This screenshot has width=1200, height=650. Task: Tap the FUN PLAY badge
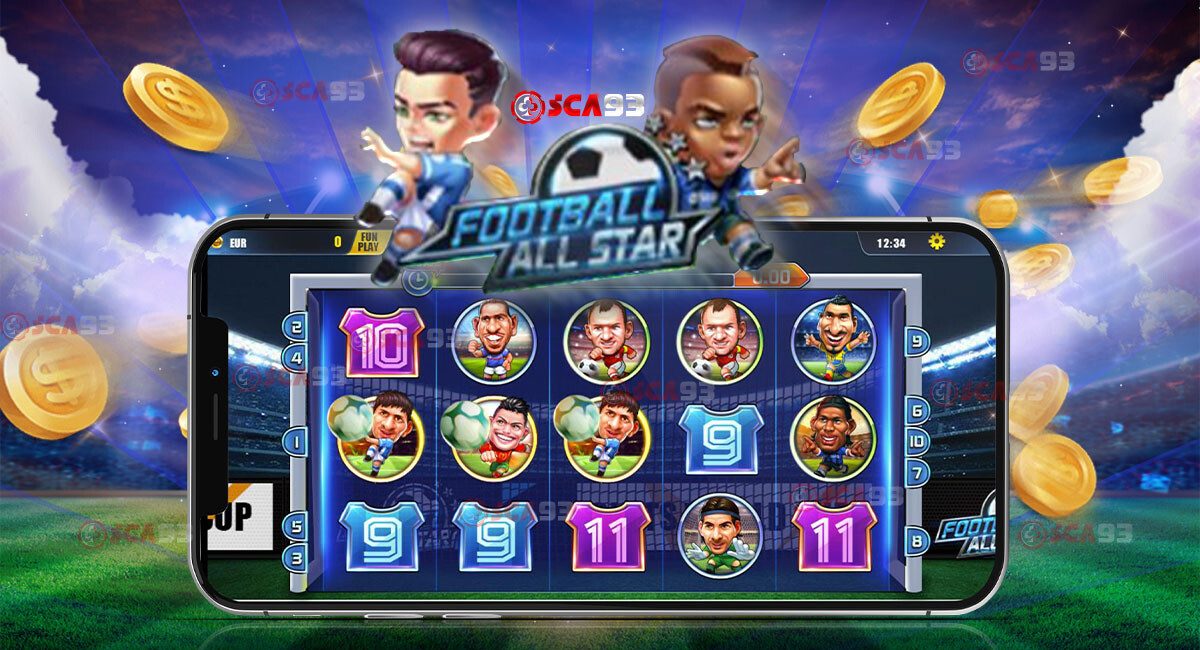coord(366,241)
